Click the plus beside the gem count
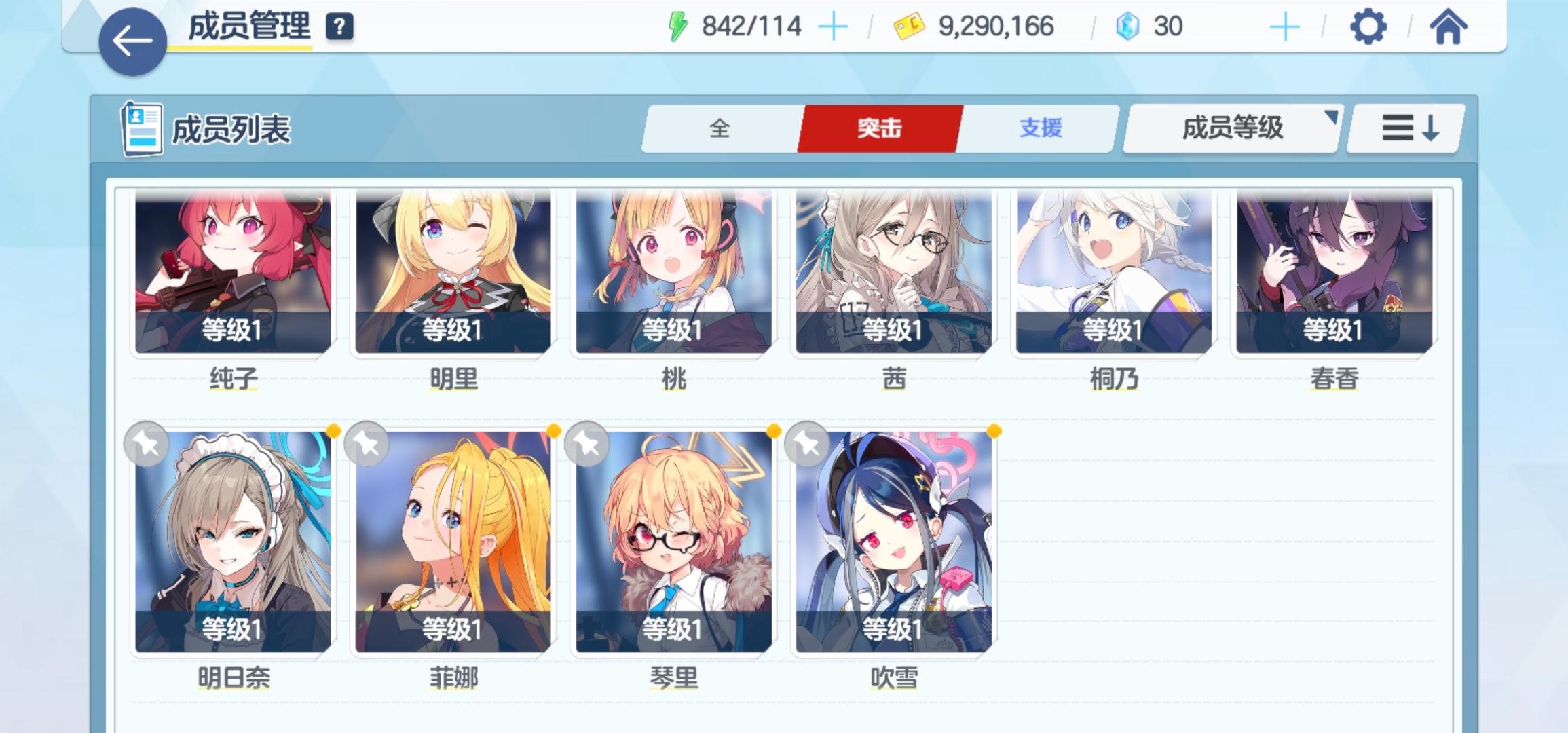The width and height of the screenshot is (1568, 733). tap(1284, 27)
